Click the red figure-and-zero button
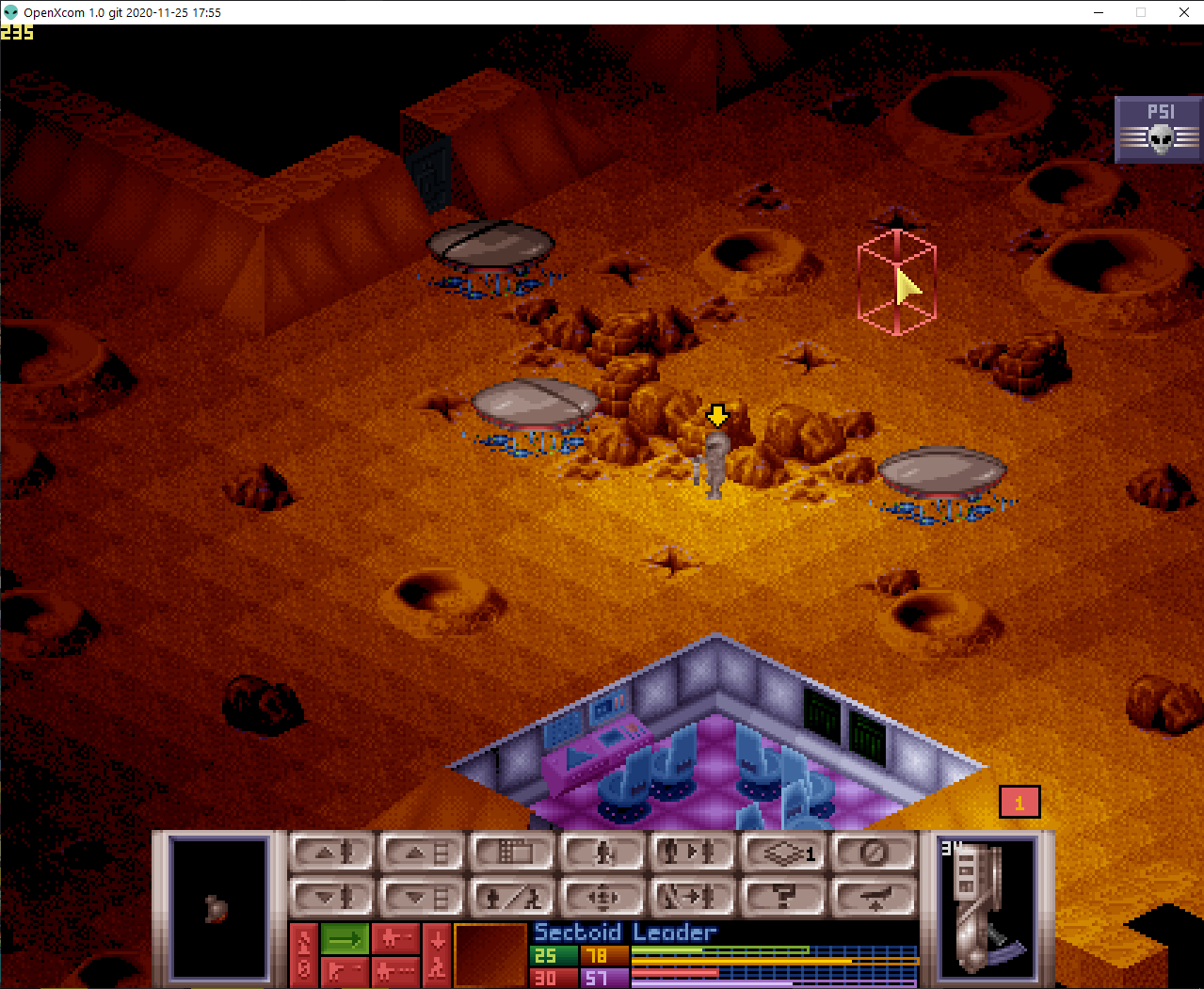 click(303, 954)
